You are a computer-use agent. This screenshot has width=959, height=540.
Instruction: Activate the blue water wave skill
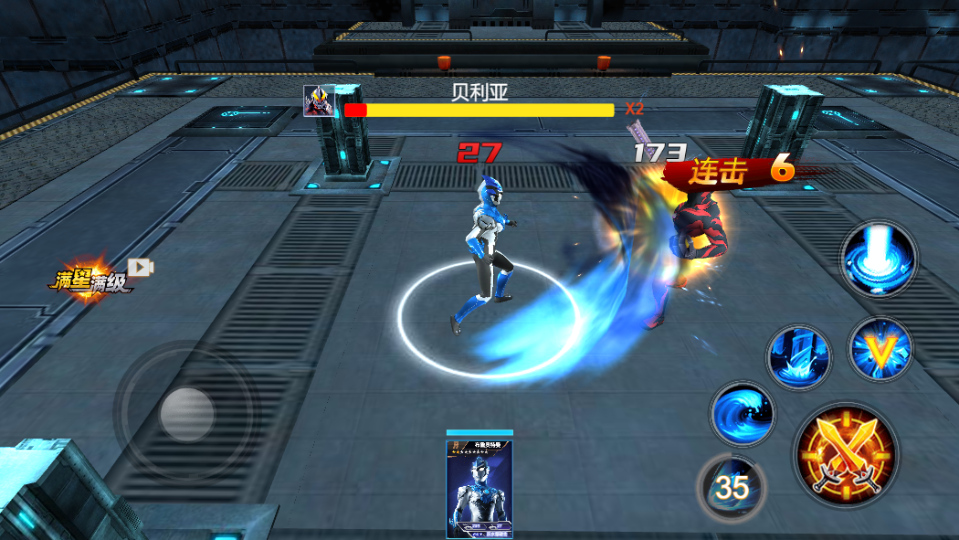click(742, 413)
